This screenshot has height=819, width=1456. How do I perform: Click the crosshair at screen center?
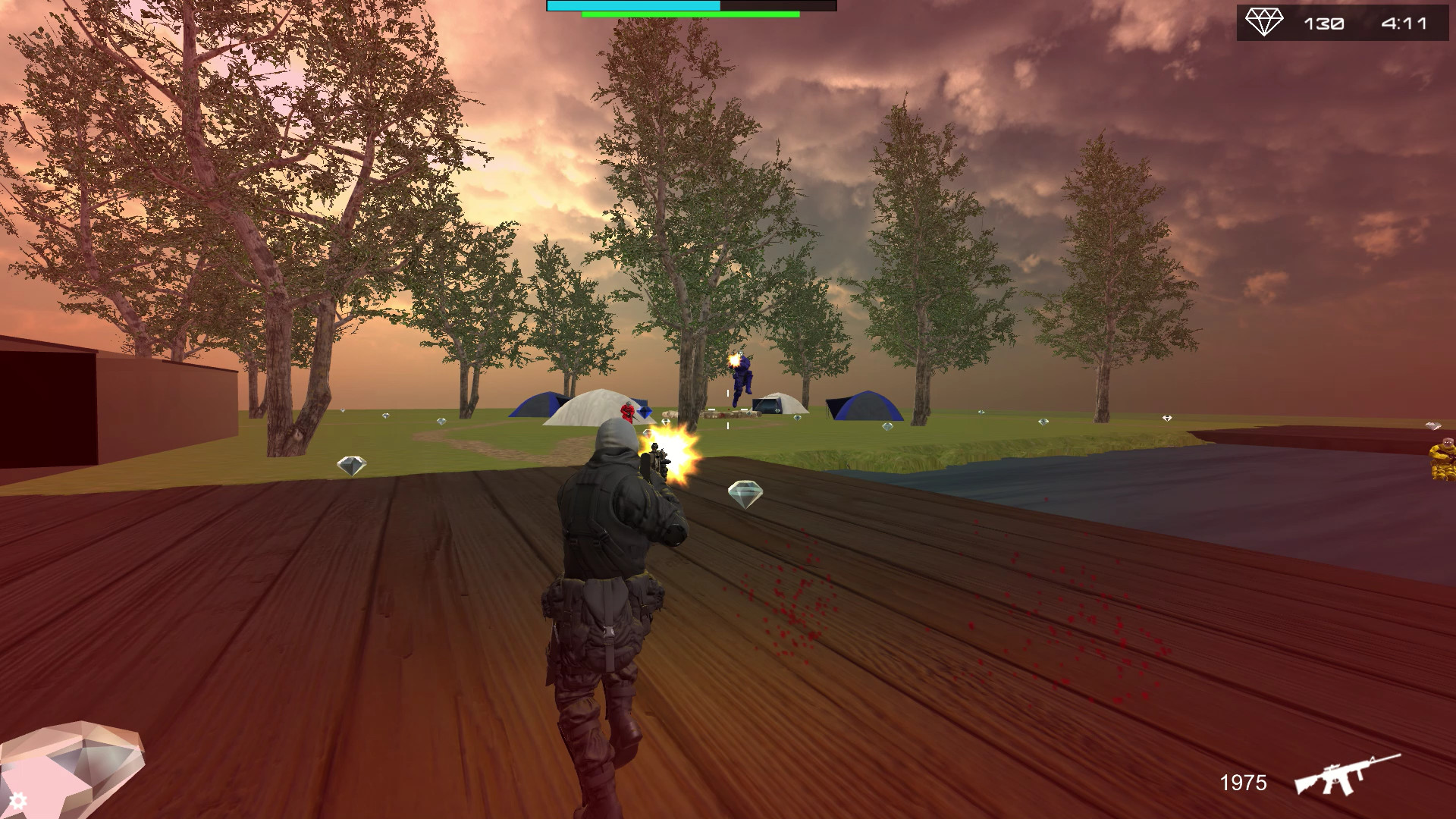tap(726, 409)
